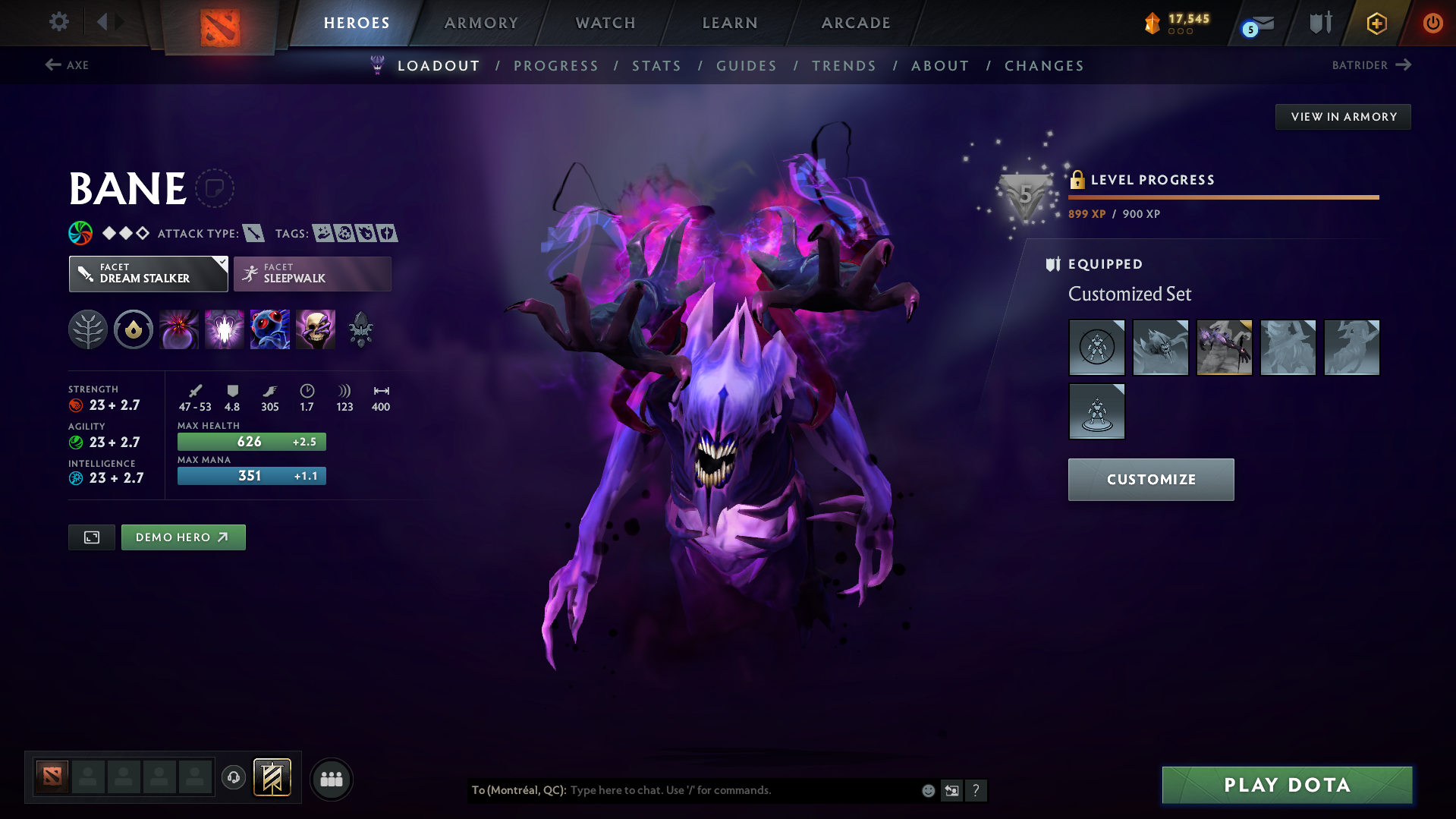This screenshot has width=1456, height=819.
Task: Open the emoticon picker in chat bar
Action: coord(928,790)
